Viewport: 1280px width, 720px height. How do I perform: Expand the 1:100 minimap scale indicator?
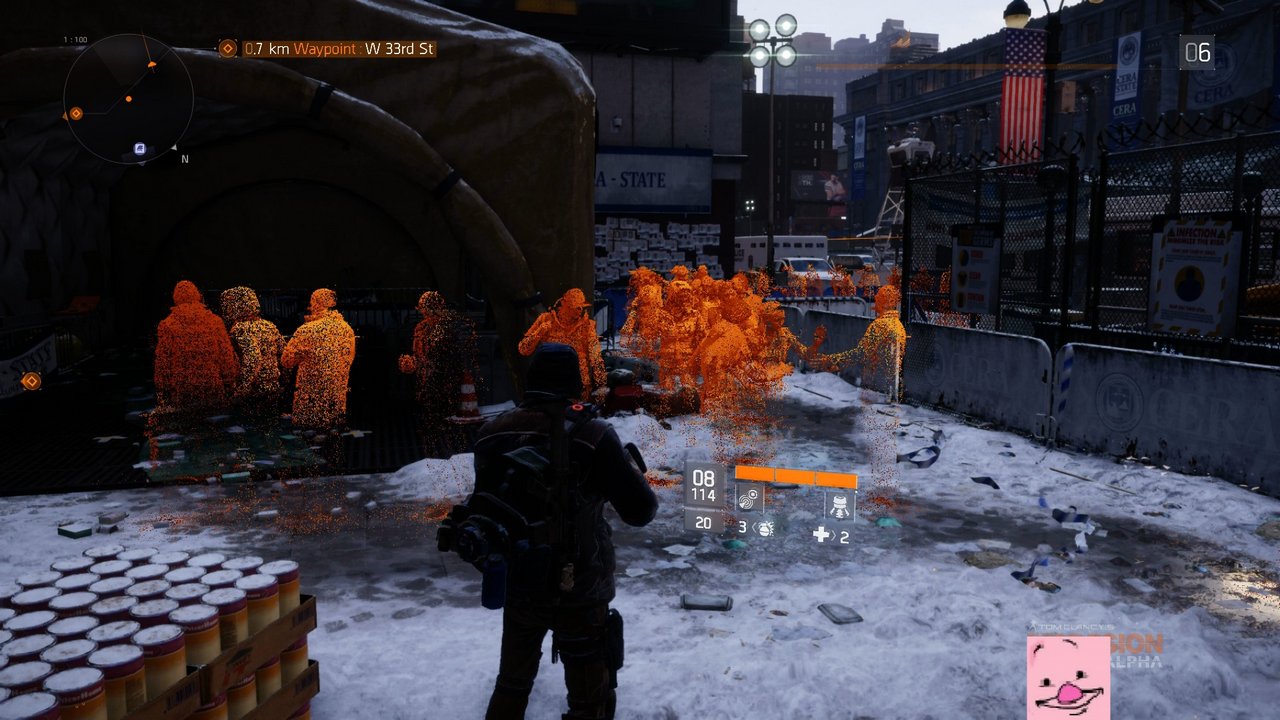(75, 39)
